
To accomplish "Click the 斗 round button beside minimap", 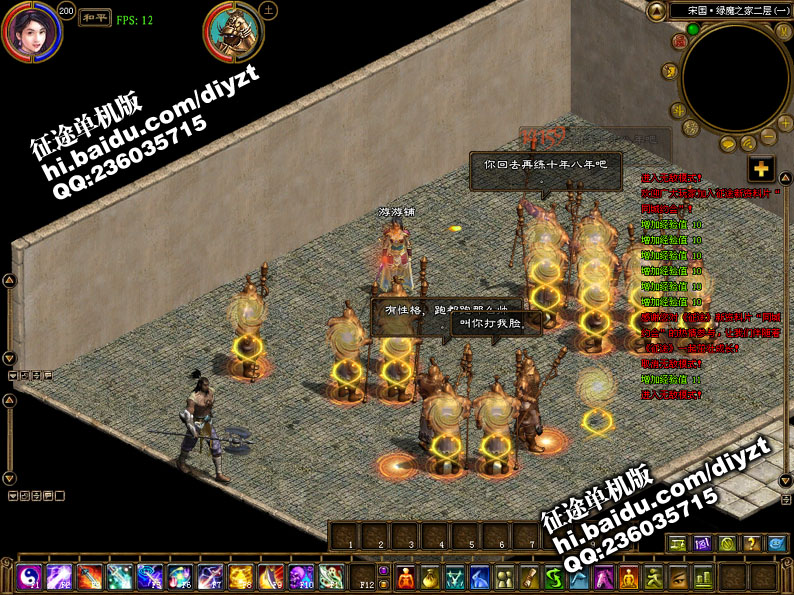I will [x=679, y=111].
